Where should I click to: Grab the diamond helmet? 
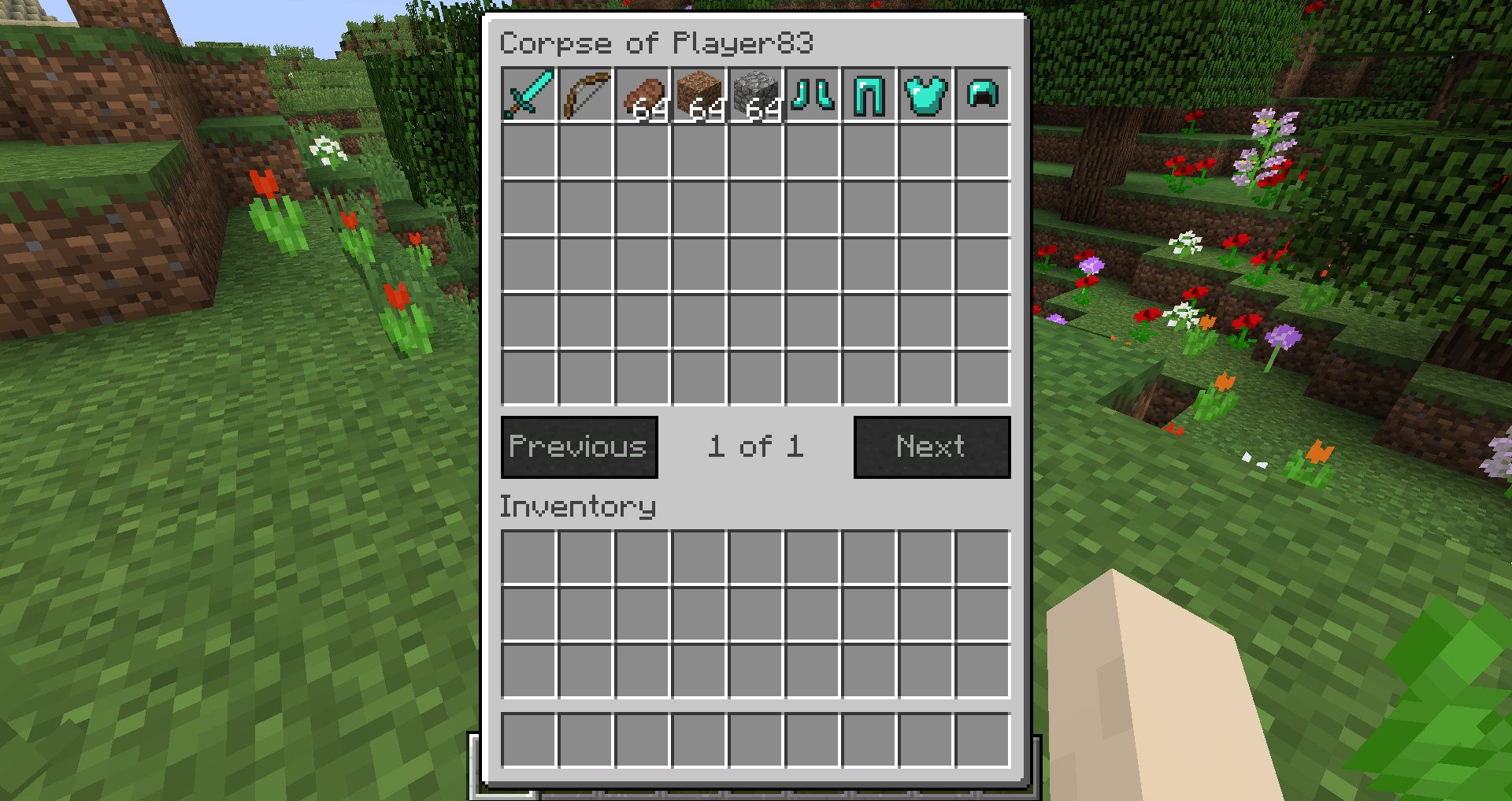981,96
